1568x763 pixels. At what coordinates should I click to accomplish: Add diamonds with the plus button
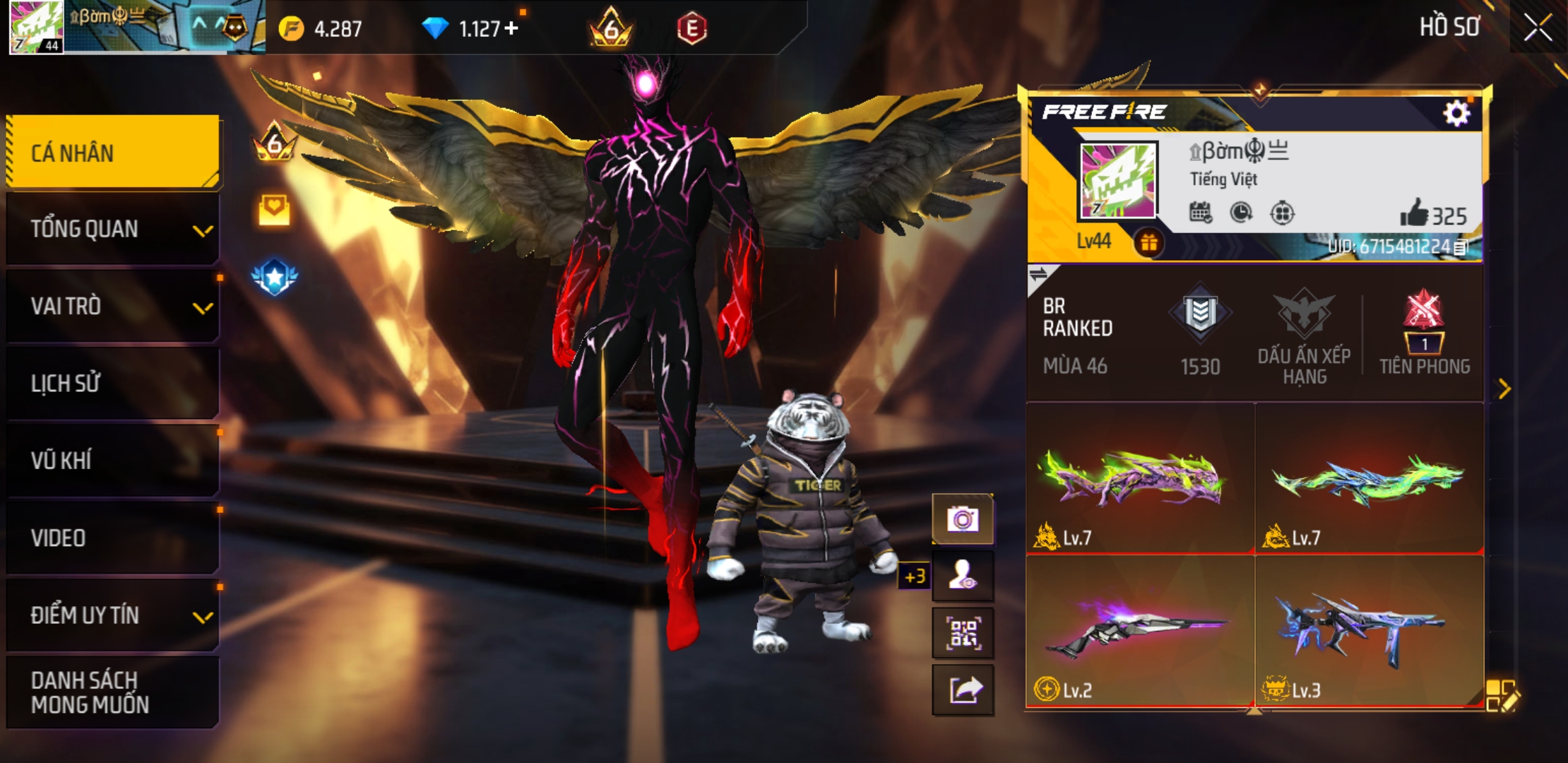[511, 28]
